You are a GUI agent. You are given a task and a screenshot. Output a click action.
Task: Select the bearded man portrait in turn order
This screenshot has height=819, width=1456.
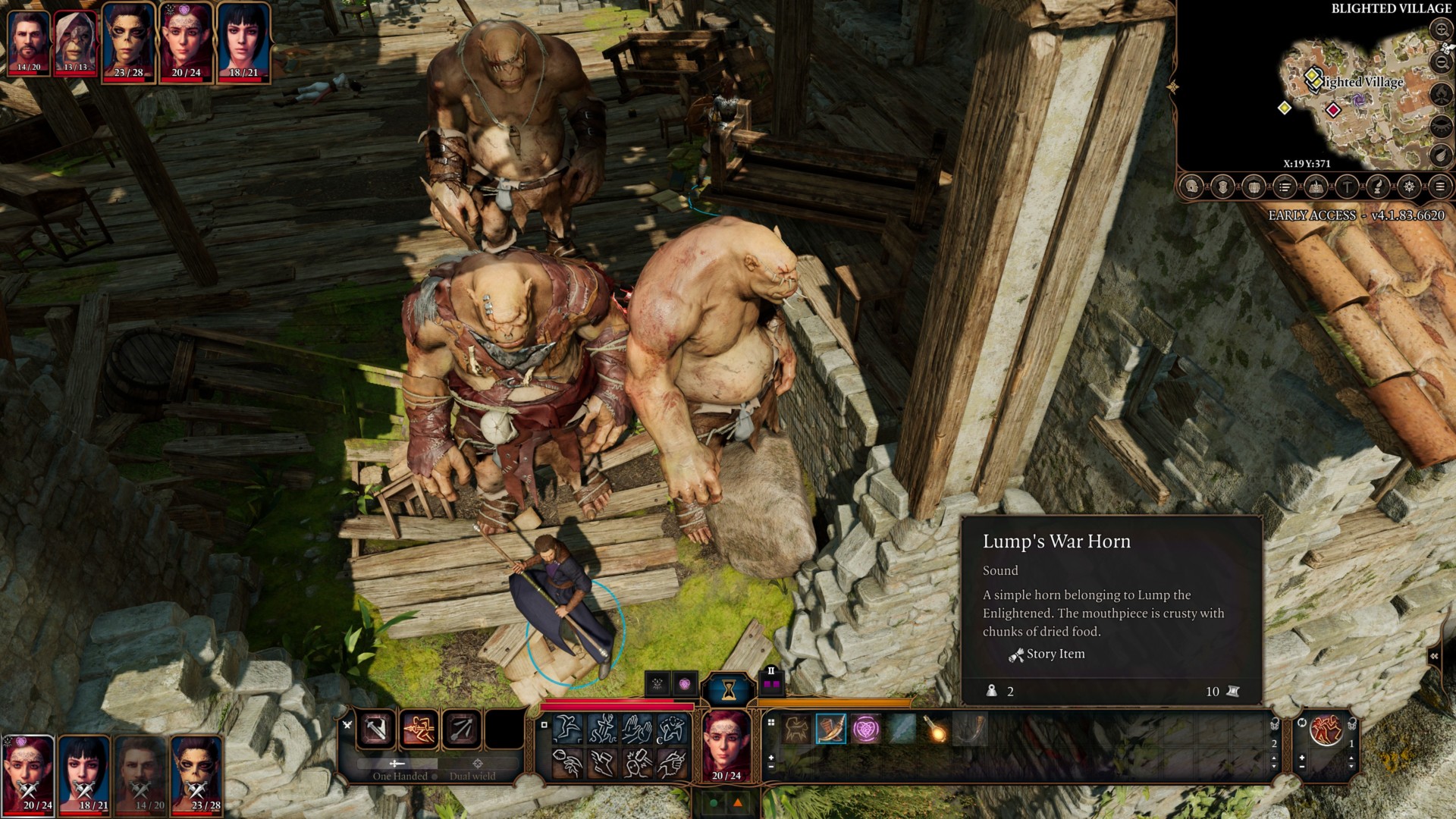point(29,41)
